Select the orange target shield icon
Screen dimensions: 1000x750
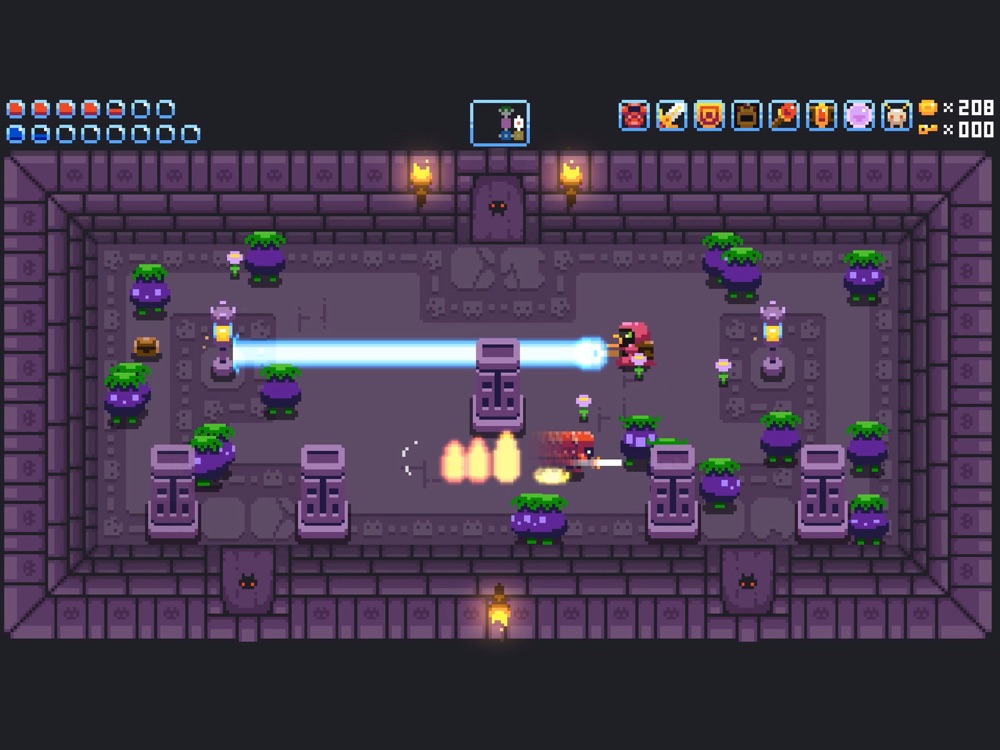click(709, 116)
